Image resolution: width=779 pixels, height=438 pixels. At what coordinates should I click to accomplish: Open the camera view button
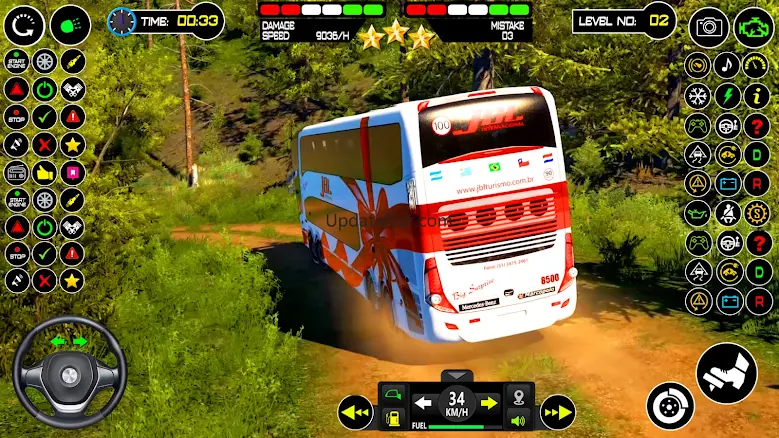(x=708, y=26)
